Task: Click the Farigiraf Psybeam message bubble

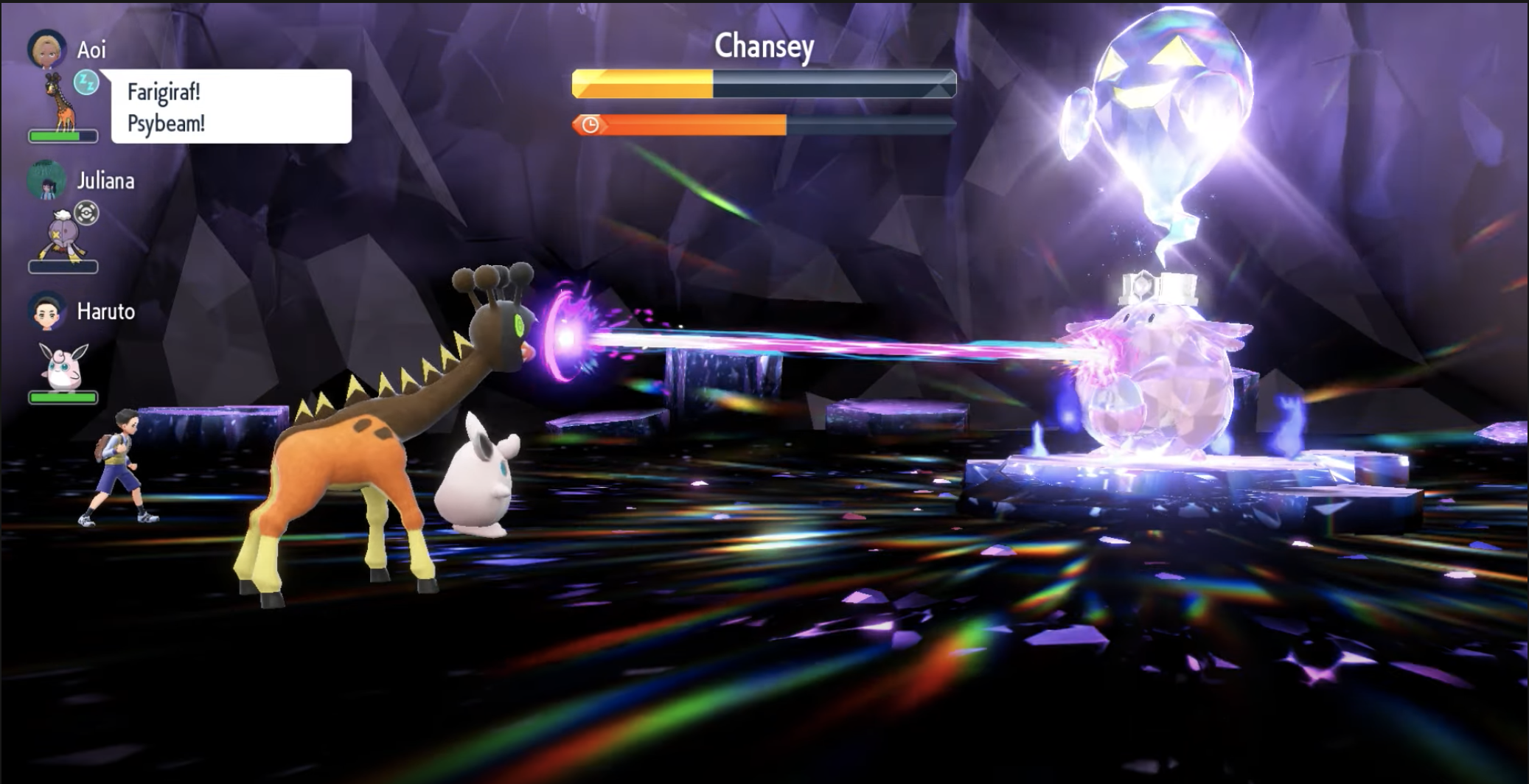Action: (231, 107)
